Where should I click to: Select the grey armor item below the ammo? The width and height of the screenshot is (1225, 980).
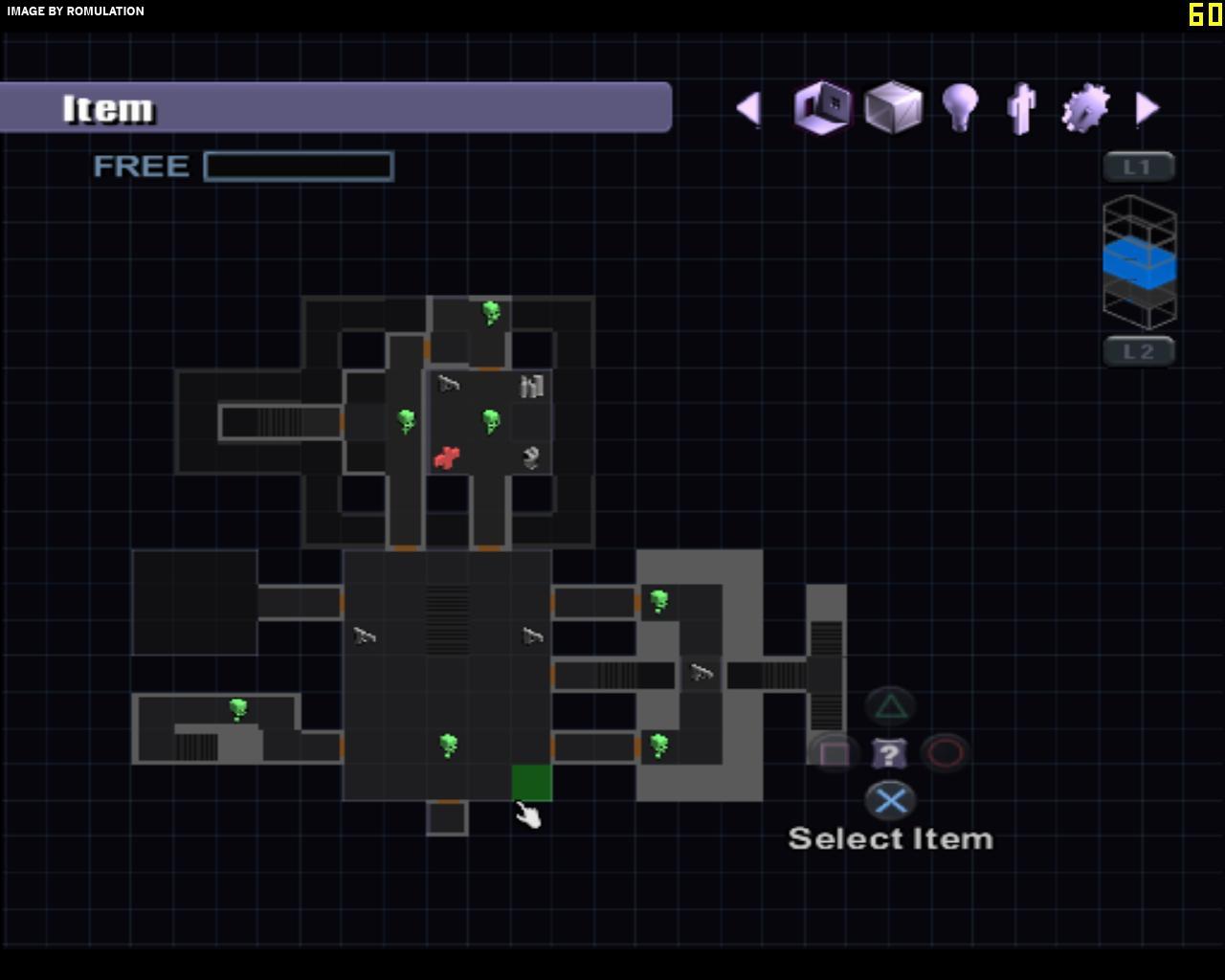pyautogui.click(x=532, y=457)
